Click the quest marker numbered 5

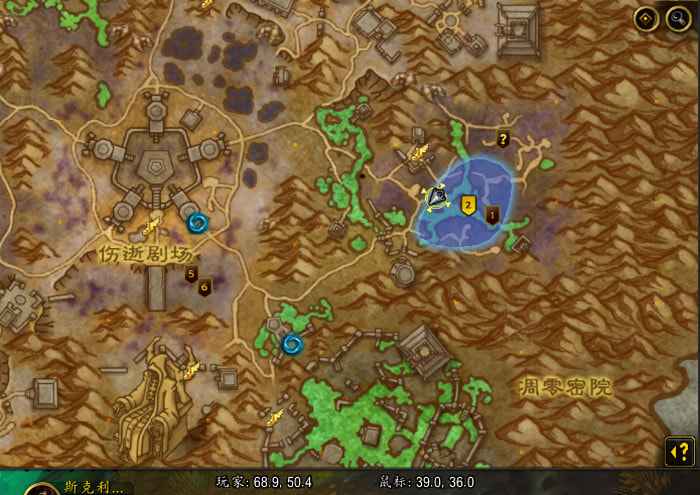191,275
